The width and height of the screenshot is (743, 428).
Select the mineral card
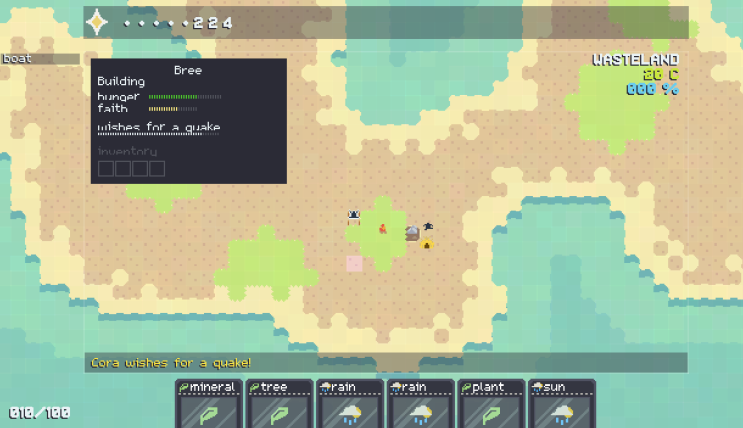coord(208,404)
